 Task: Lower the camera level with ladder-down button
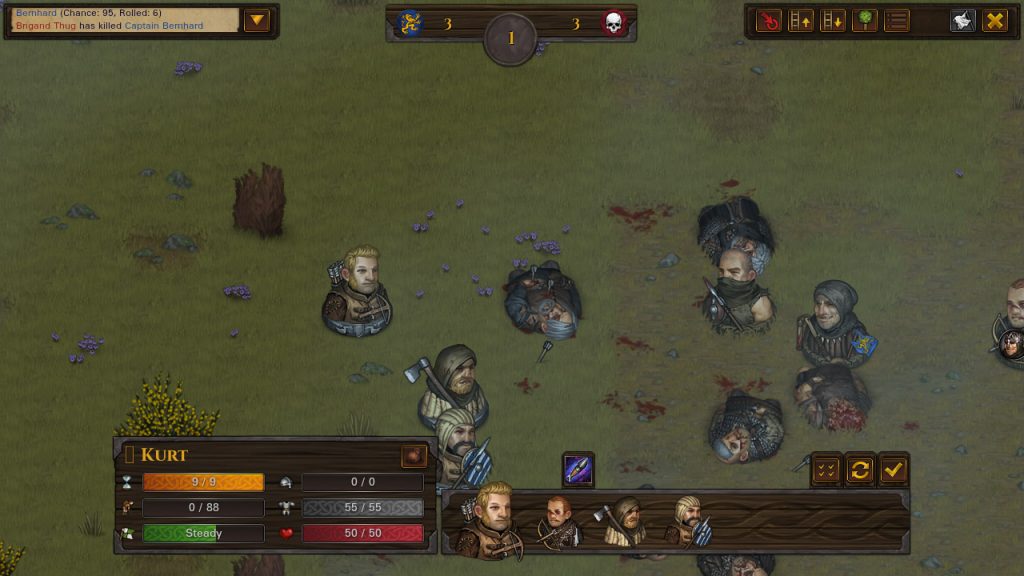pos(833,20)
